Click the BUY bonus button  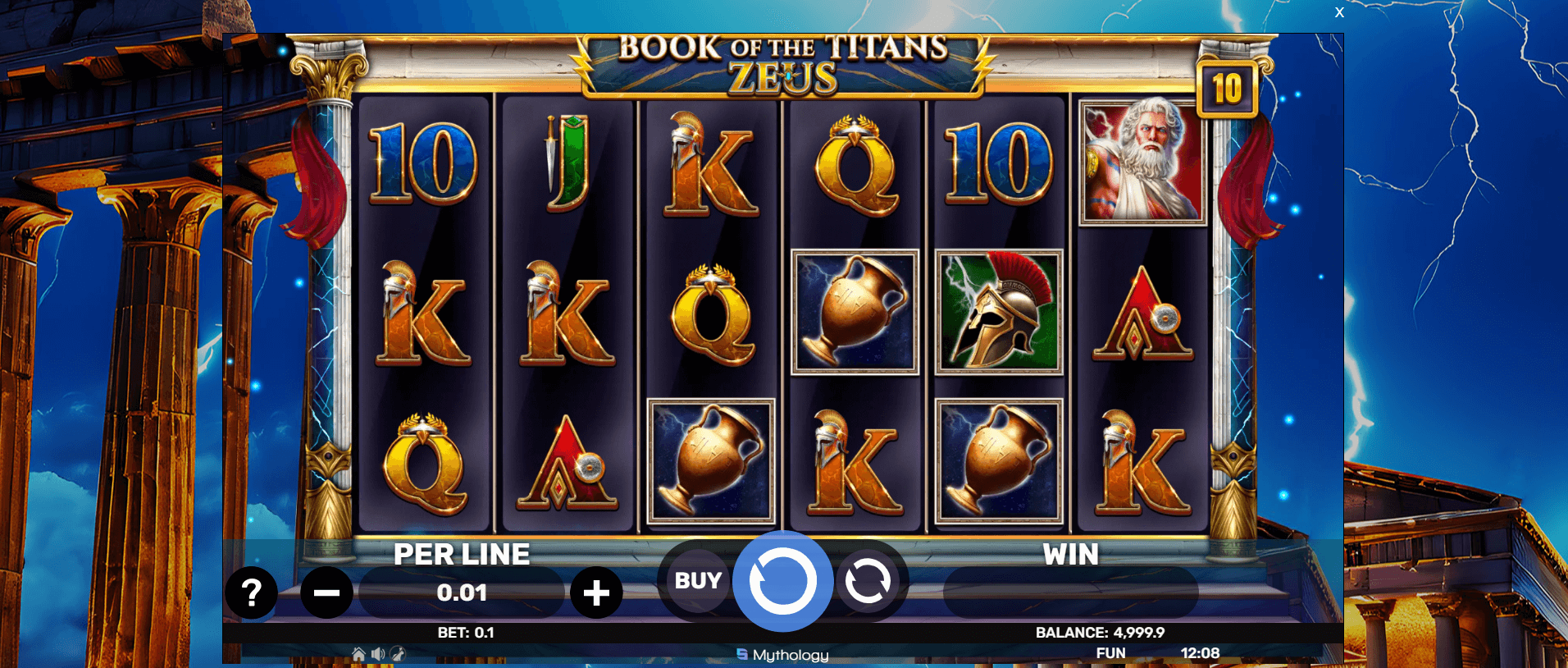698,581
